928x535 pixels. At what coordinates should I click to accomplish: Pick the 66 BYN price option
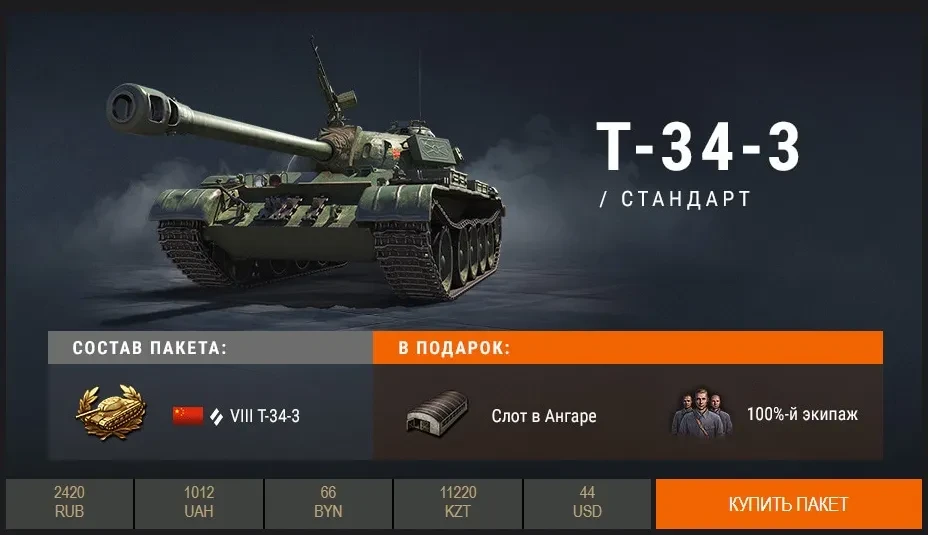328,503
